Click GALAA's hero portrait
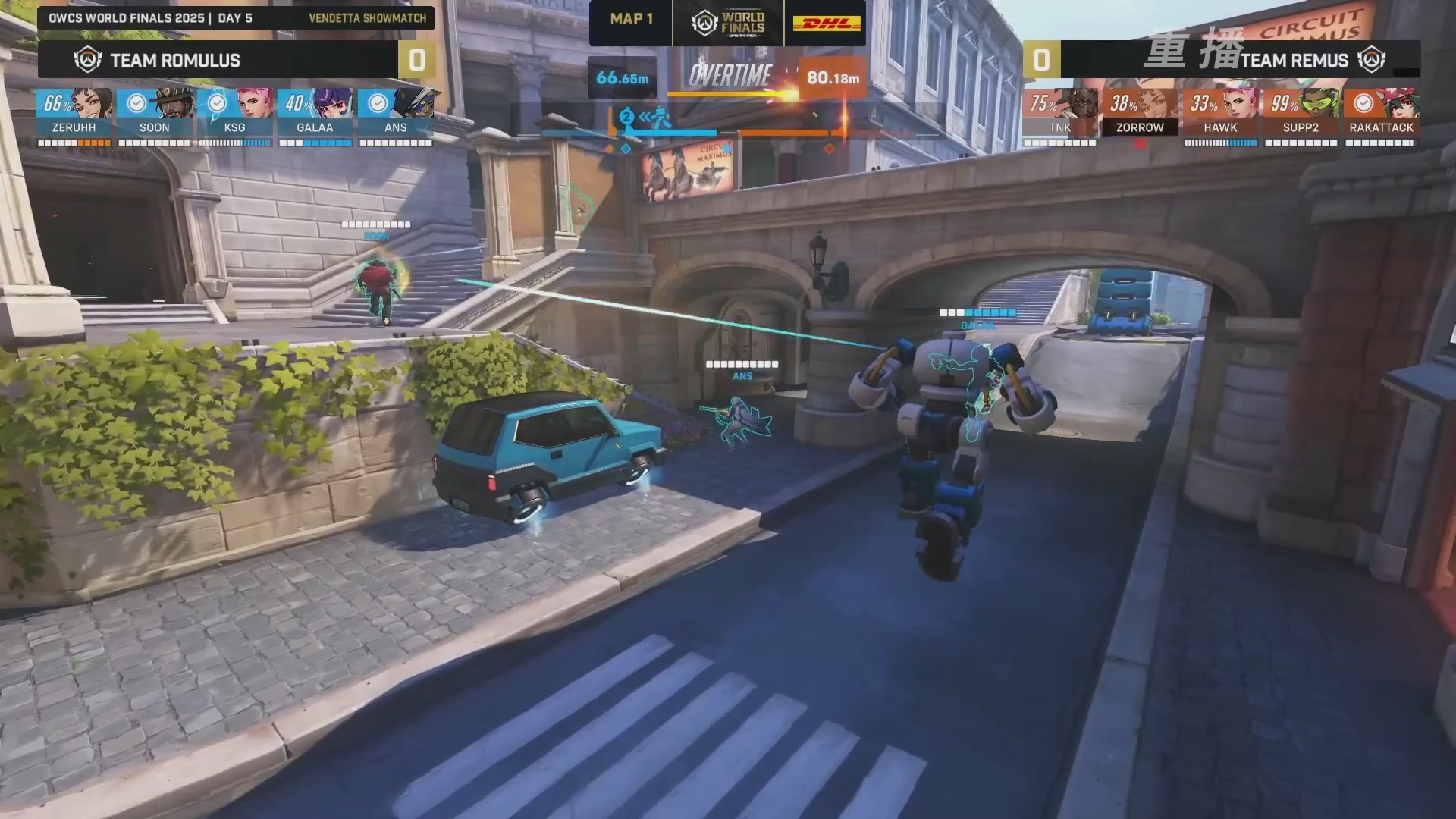 point(315,105)
